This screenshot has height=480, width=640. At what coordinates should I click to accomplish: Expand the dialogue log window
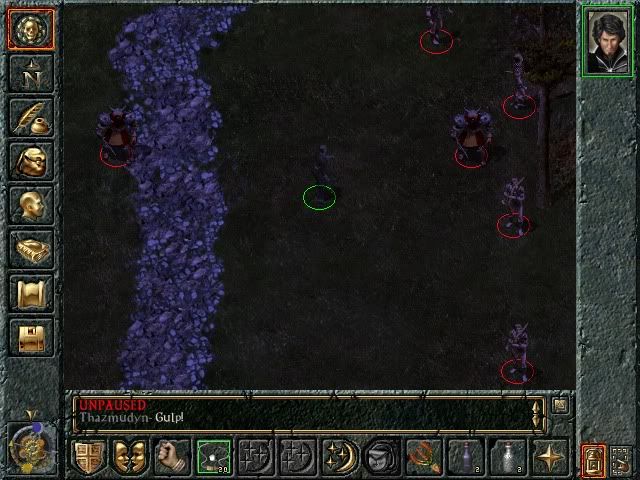pos(559,404)
